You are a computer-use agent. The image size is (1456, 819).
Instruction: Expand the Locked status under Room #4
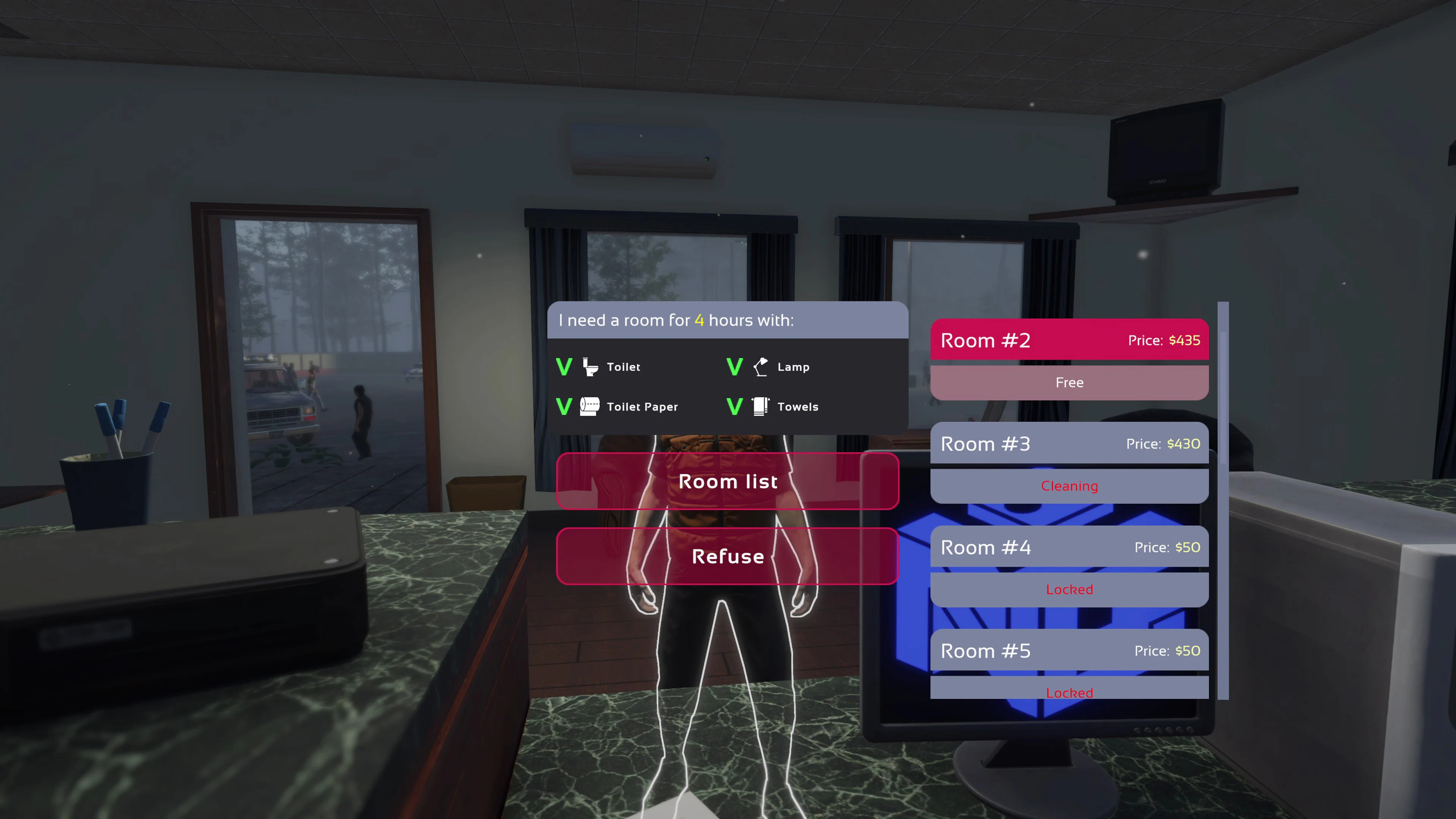(1069, 590)
